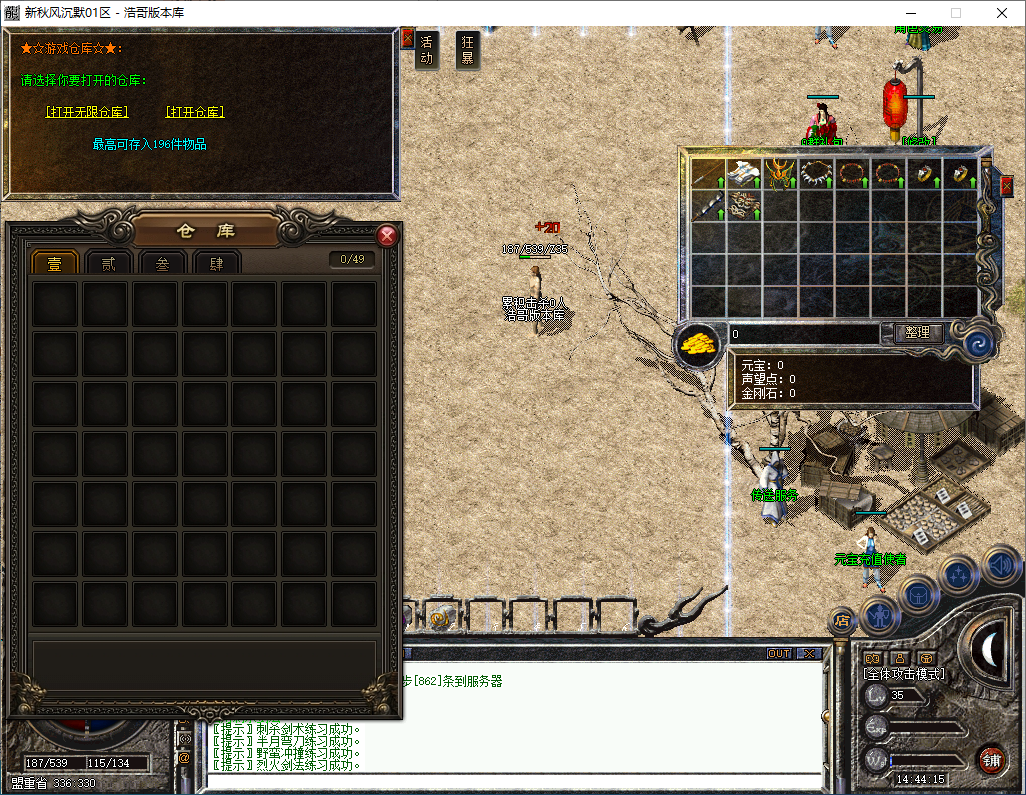This screenshot has height=795, width=1026.
Task: Switch to warehouse tab 叁
Action: 162,263
